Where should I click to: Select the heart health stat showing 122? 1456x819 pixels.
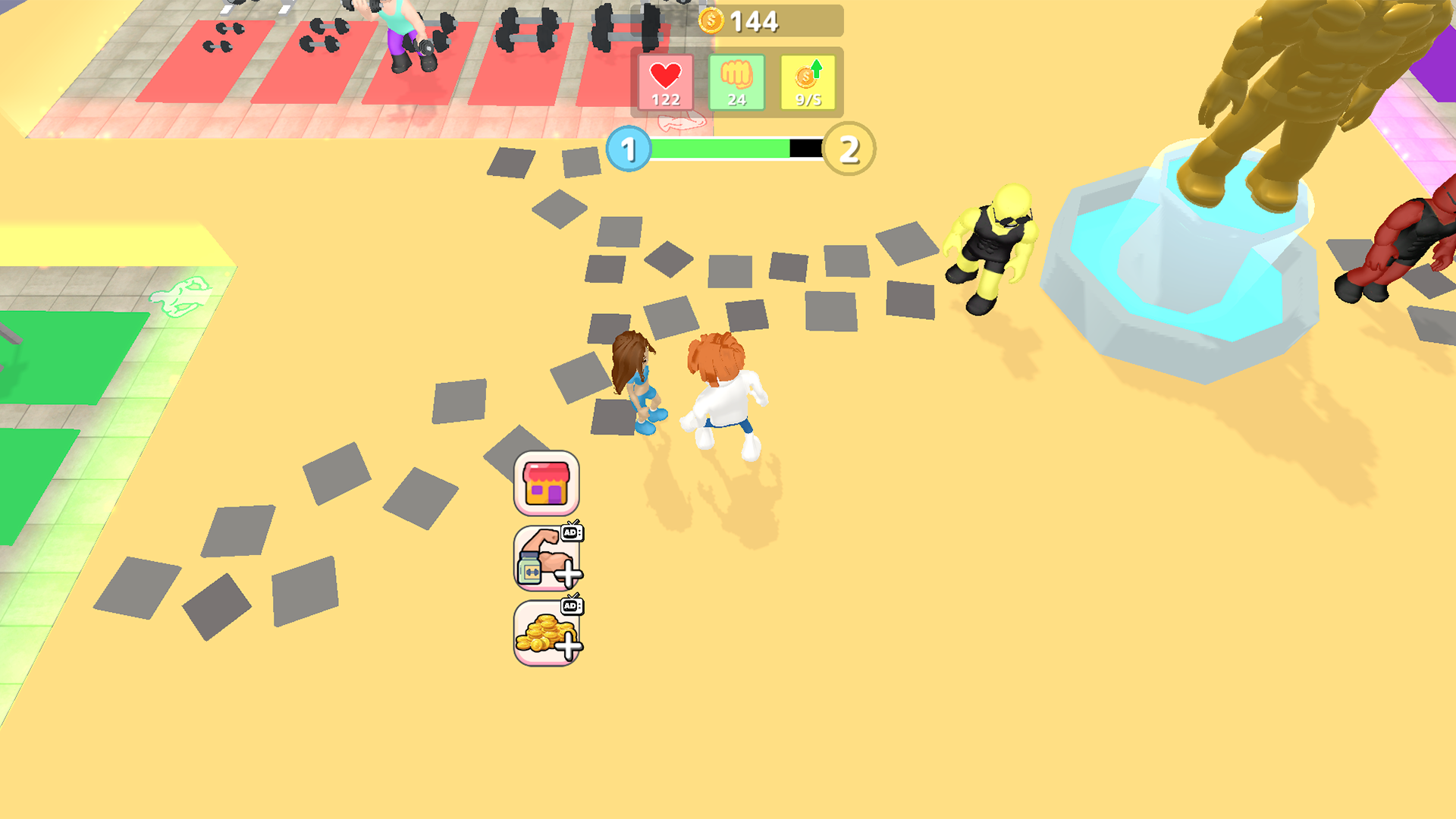pyautogui.click(x=665, y=82)
